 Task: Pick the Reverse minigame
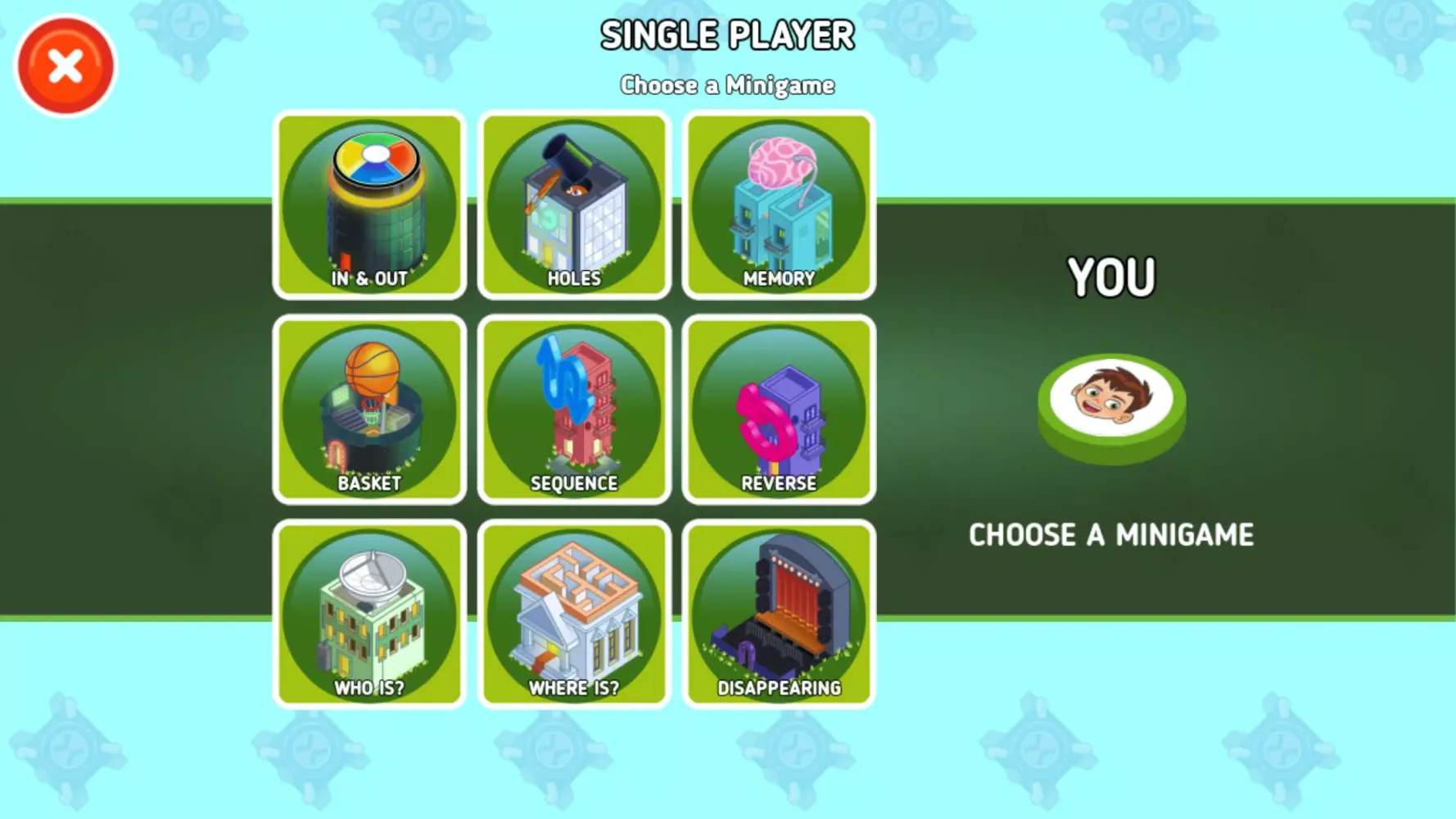(778, 408)
